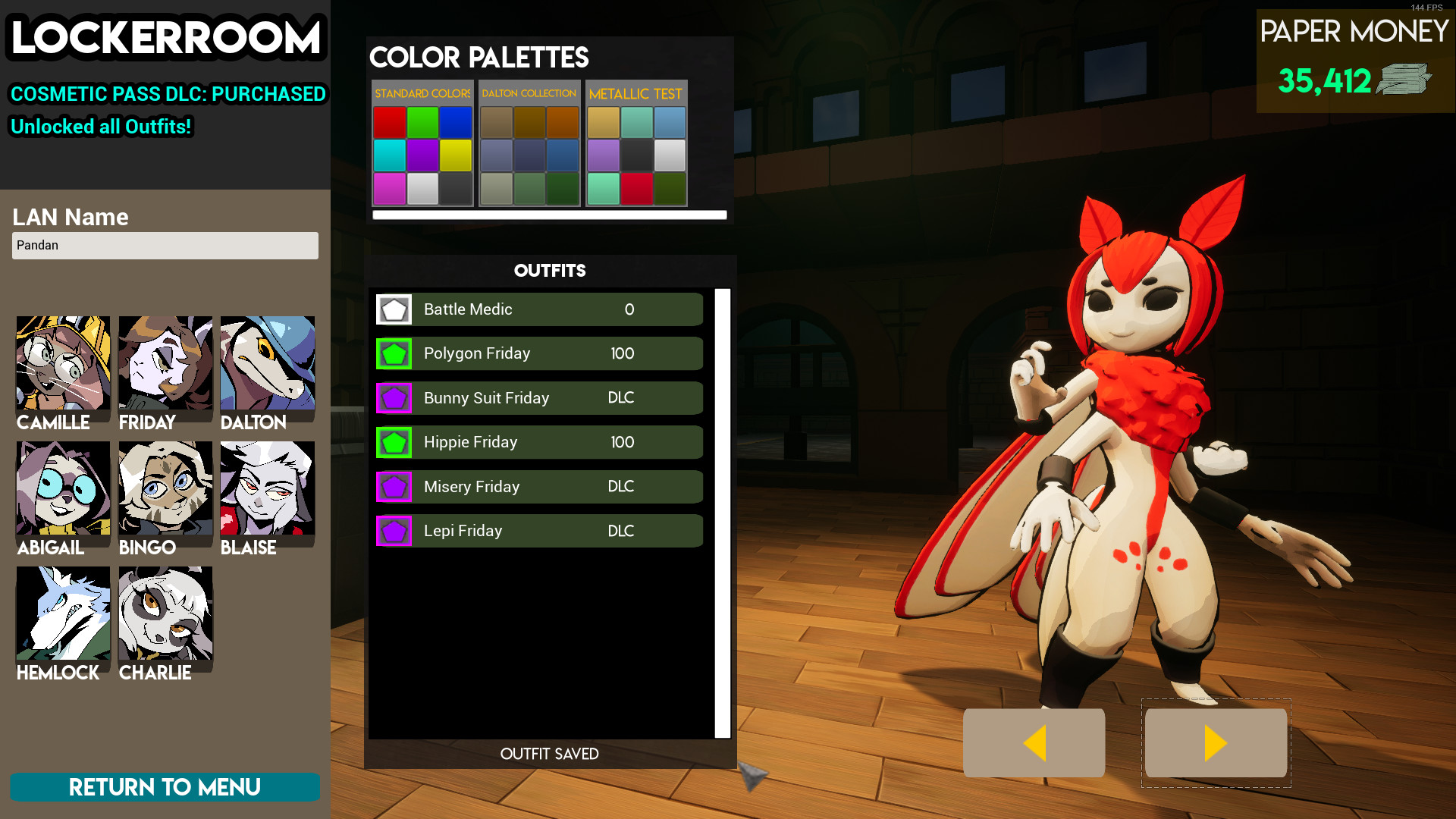Click the Battle Medic pentagon icon

394,309
